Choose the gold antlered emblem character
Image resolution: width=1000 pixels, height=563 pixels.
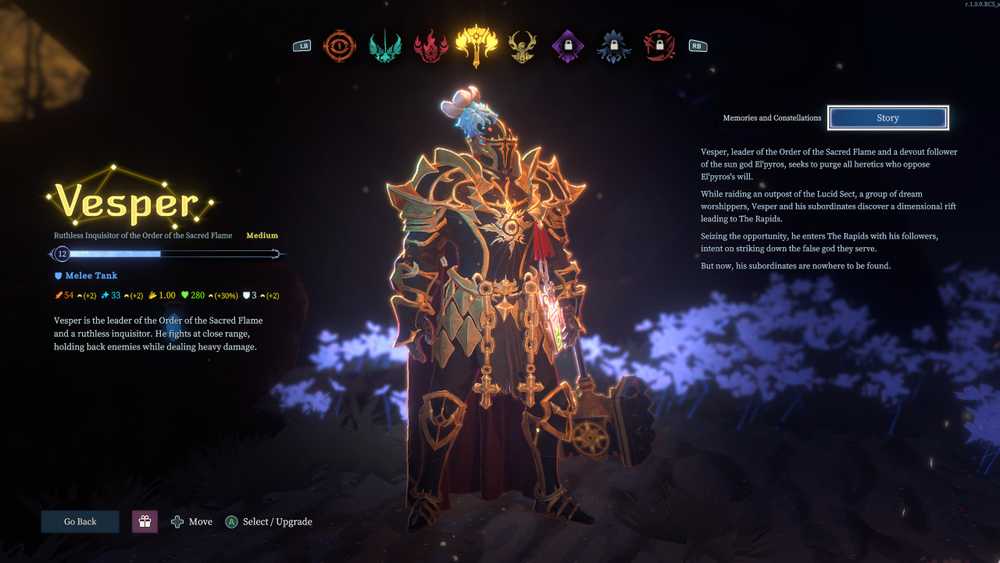[522, 45]
